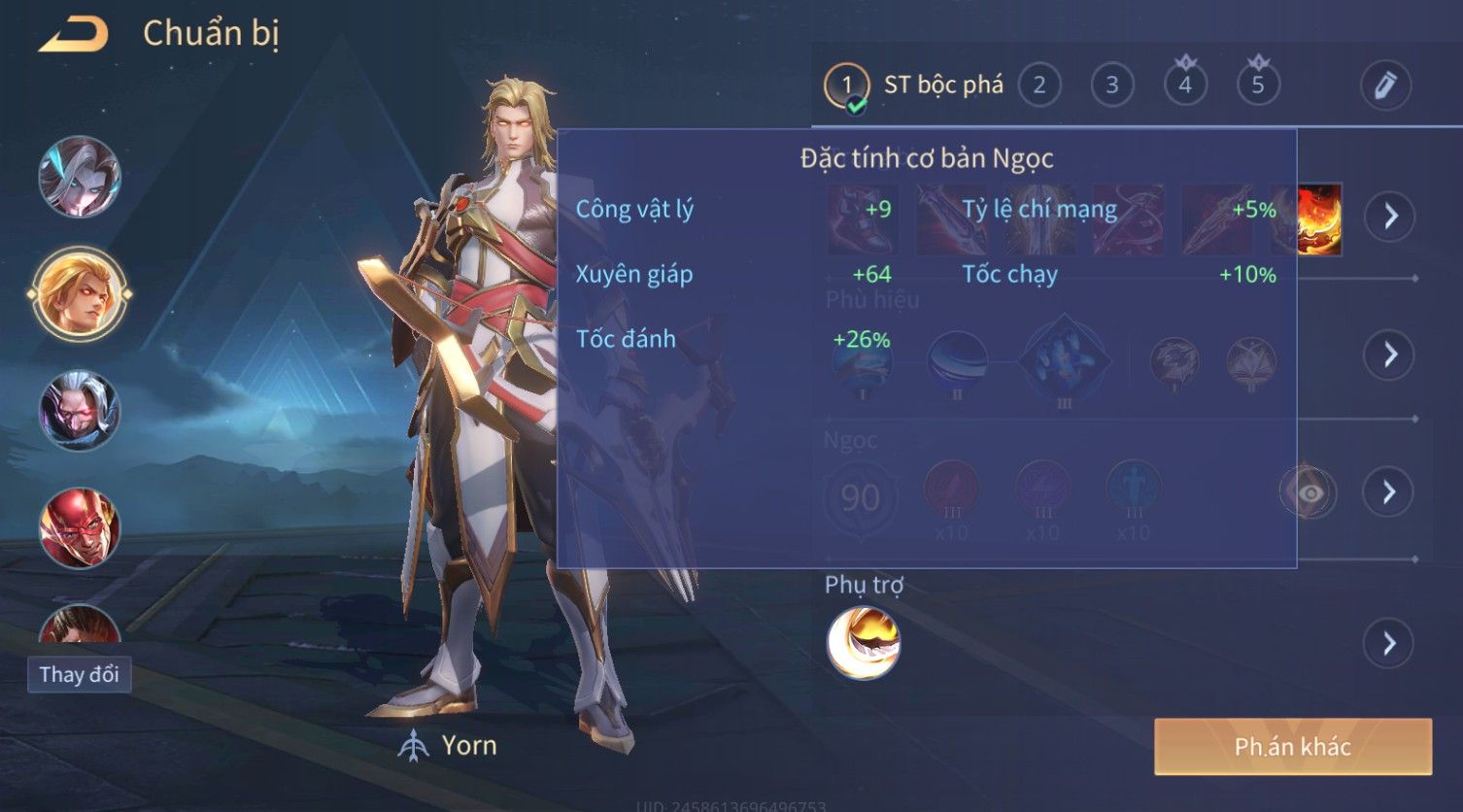
Task: Tap the Thay đổi hero change button
Action: coord(79,674)
